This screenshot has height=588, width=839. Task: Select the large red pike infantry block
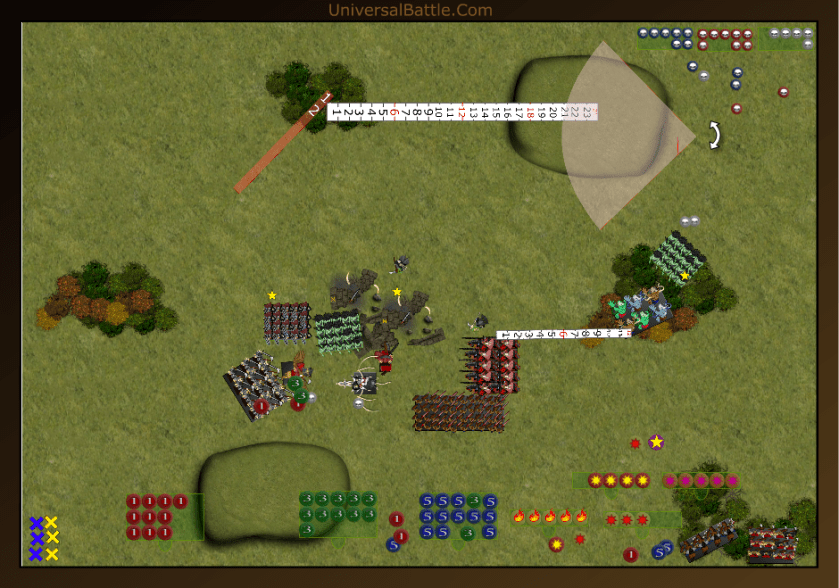coord(459,412)
